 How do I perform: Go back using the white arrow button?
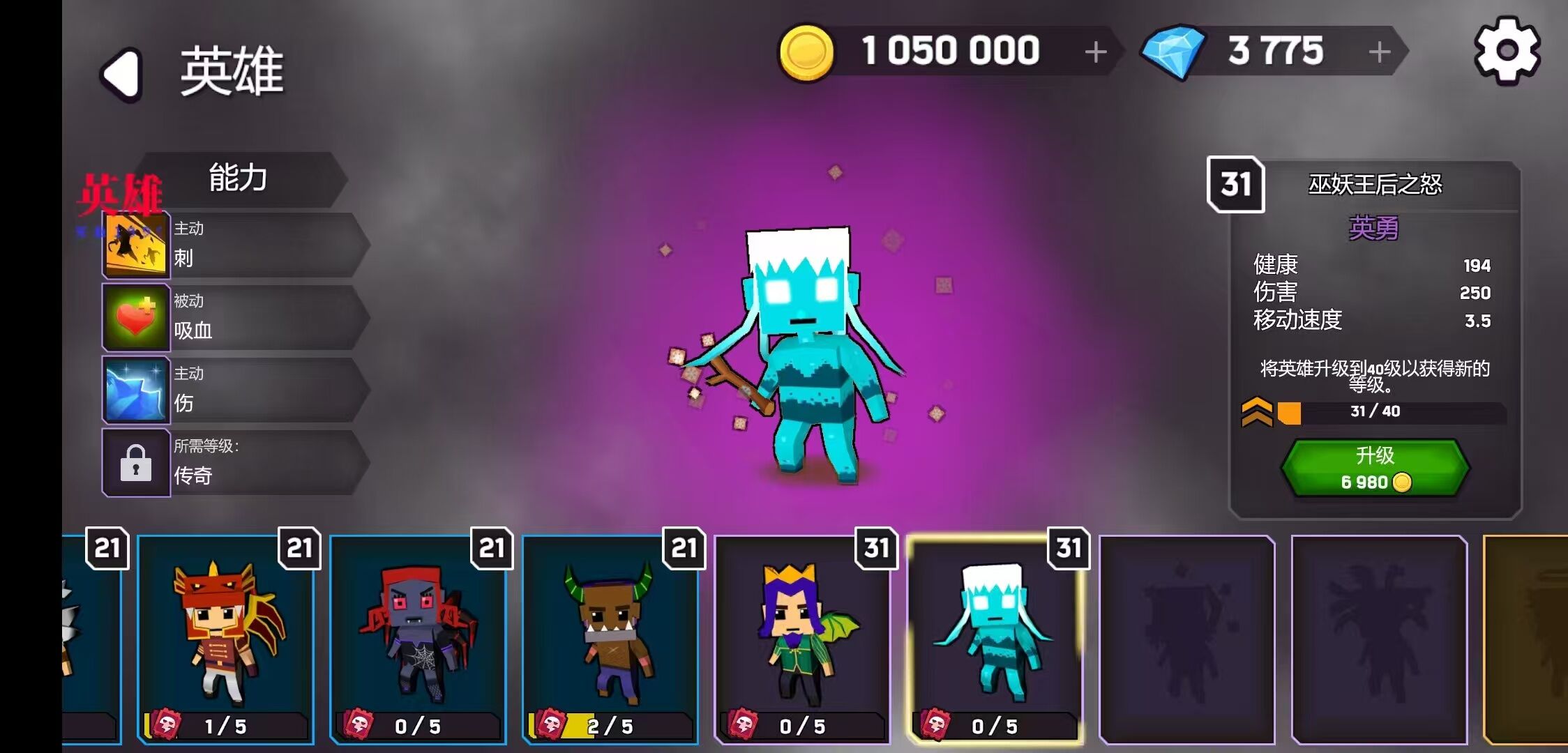click(123, 74)
